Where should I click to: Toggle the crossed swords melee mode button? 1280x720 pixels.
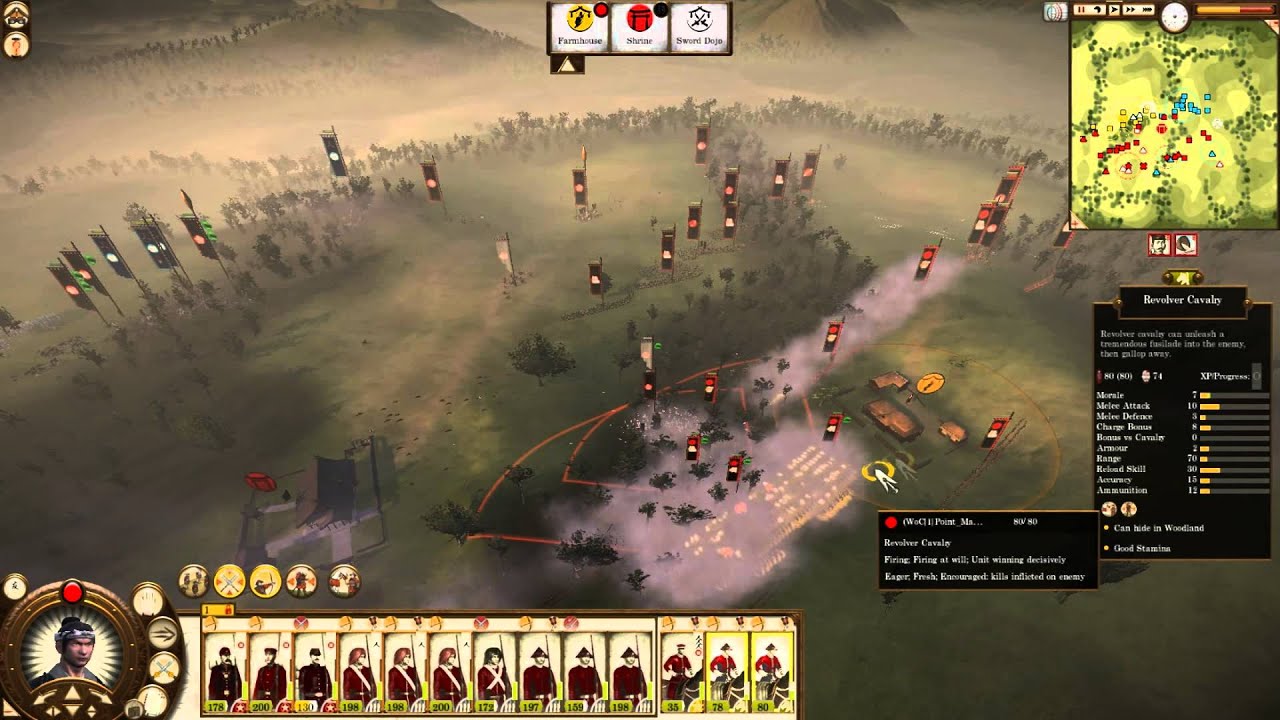(231, 580)
